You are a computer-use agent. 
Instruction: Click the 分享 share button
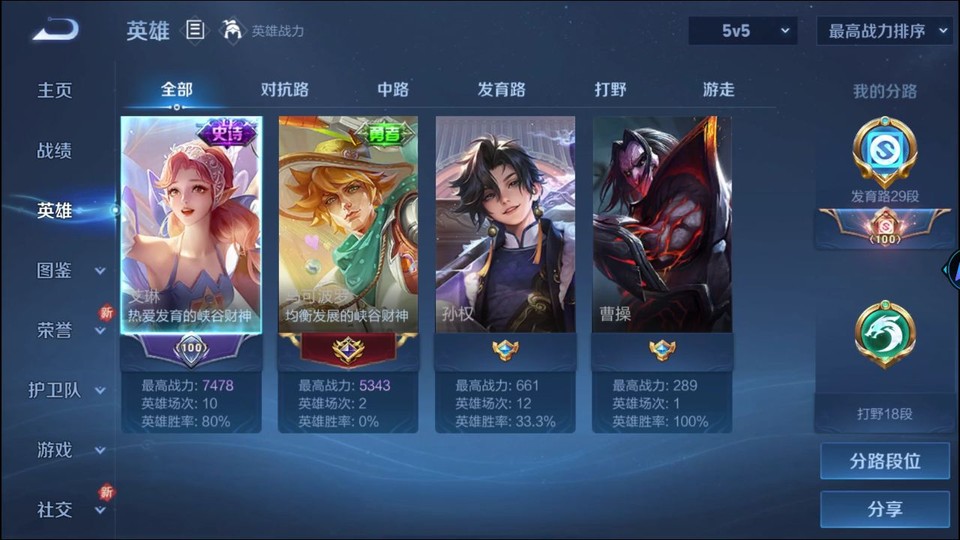(885, 509)
